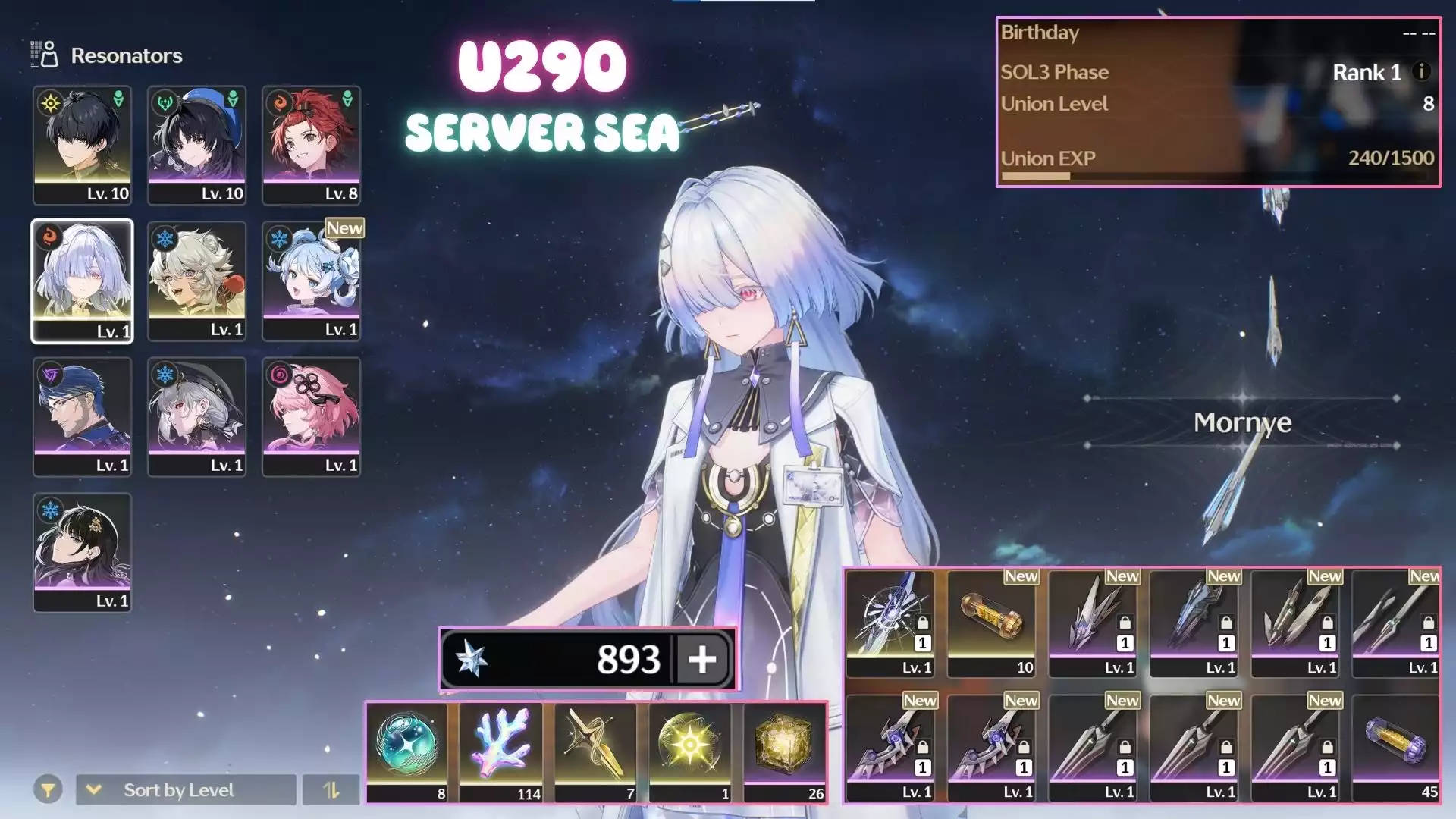
Task: Select the golden capsule item showing 10
Action: [x=991, y=623]
